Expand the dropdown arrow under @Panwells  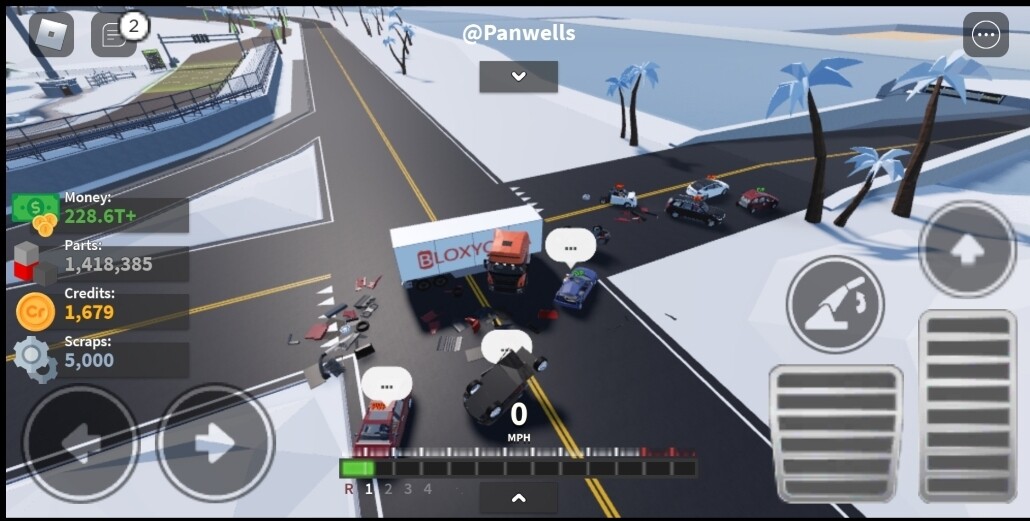[518, 77]
